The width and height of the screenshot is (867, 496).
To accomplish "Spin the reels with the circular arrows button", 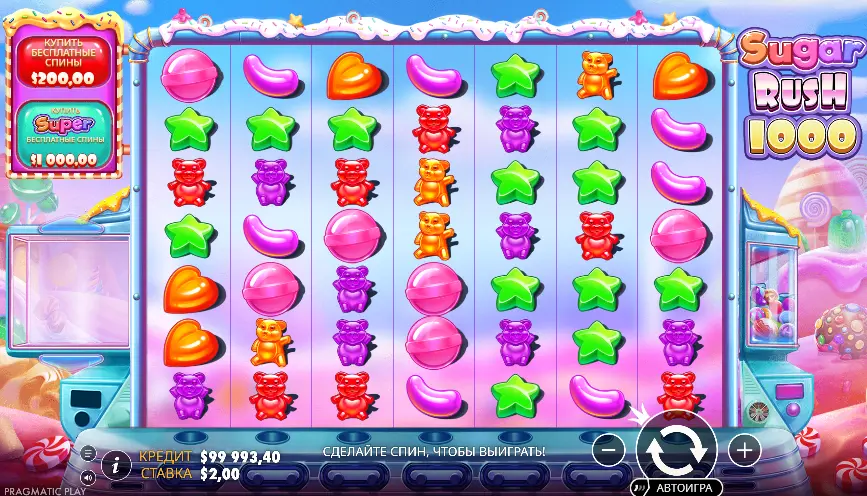I will pyautogui.click(x=676, y=449).
